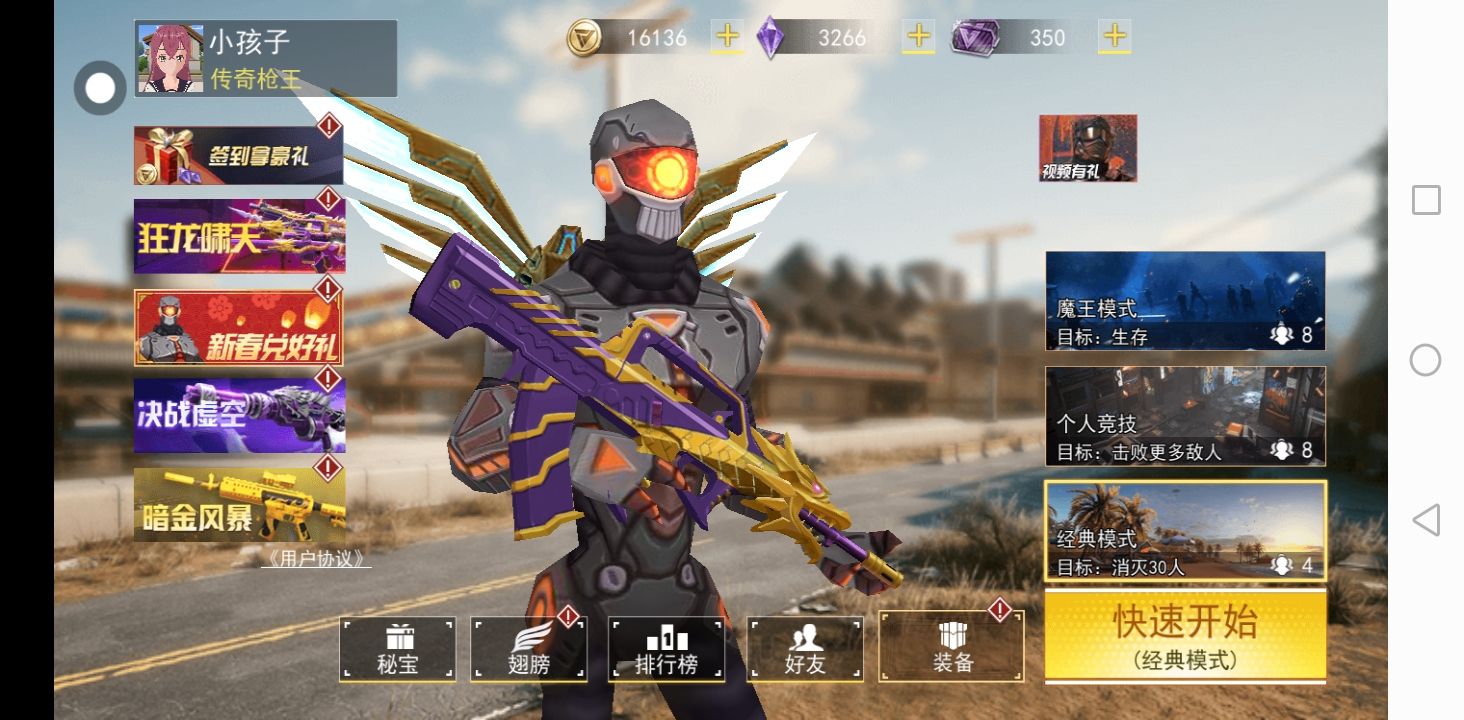Screen dimensions: 1464x720
Task: Add more gold coins with plus button
Action: point(727,37)
